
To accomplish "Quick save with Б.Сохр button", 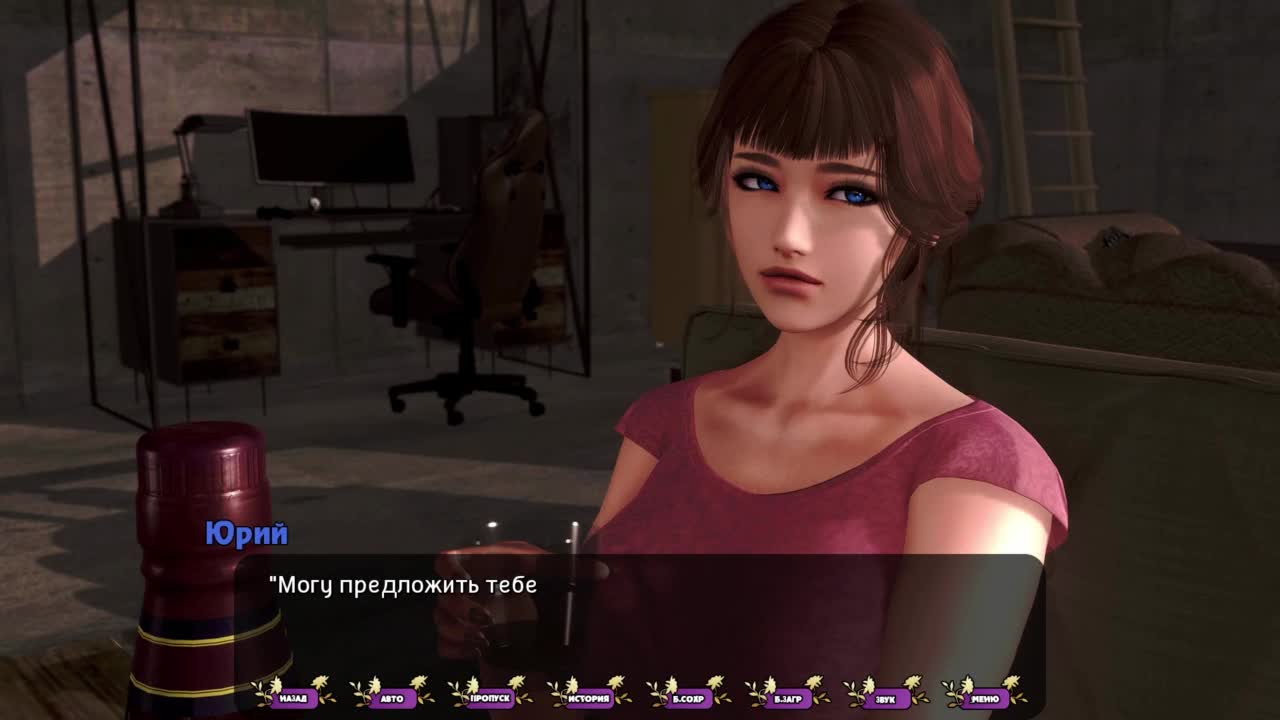I will (x=689, y=698).
